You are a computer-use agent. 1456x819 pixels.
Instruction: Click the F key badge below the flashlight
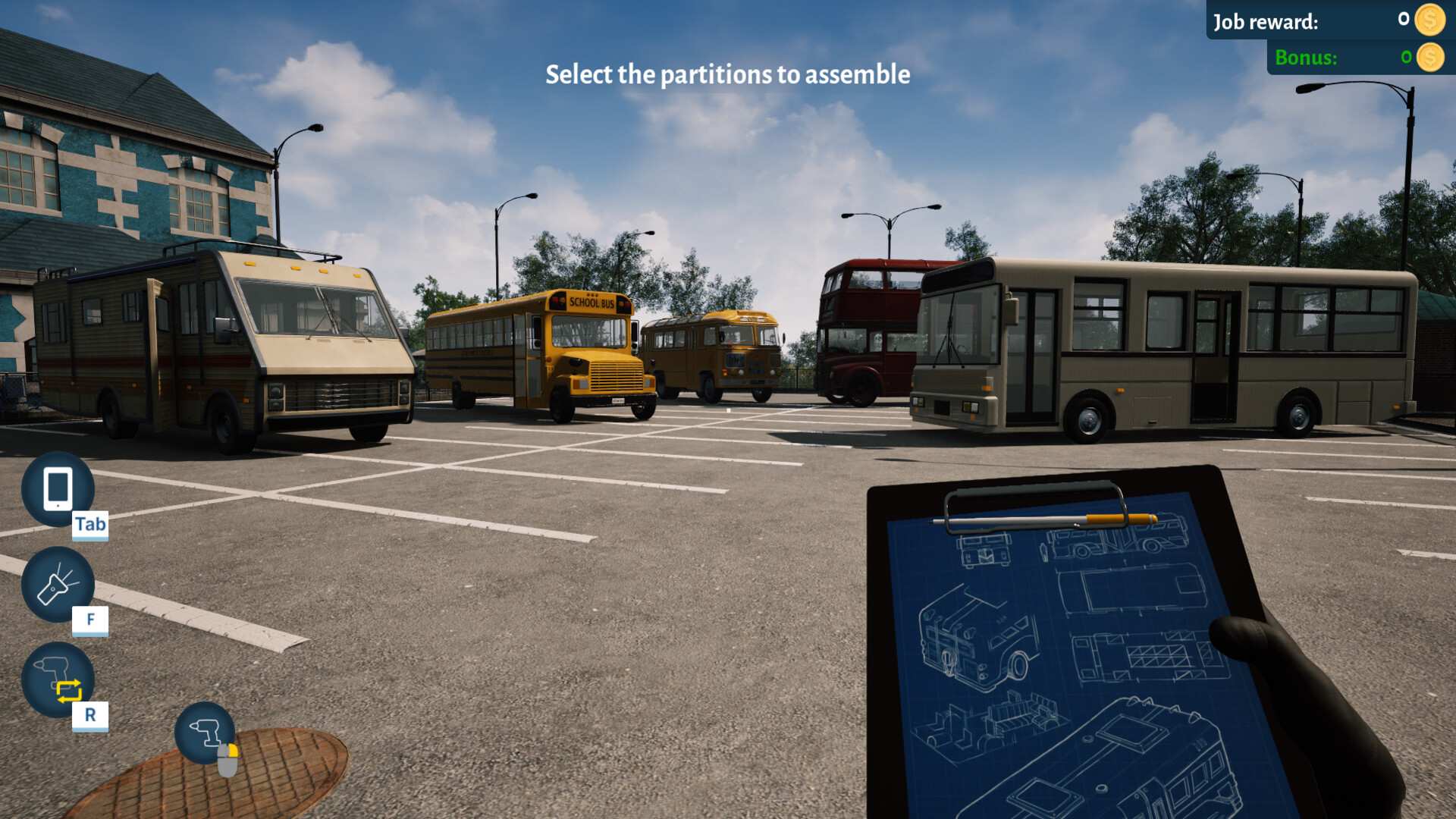coord(91,620)
